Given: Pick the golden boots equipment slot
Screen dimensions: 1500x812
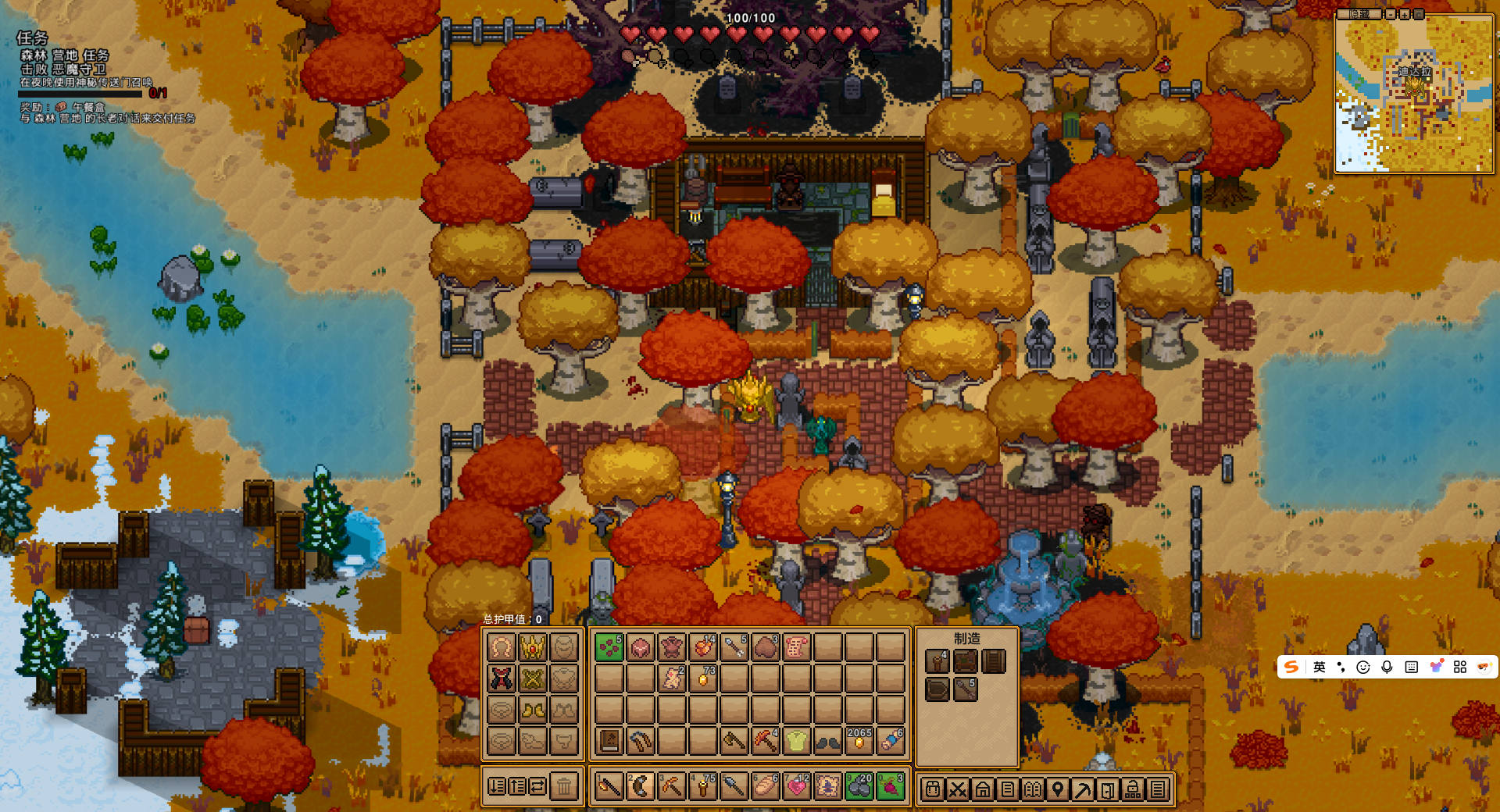Looking at the screenshot, I should coord(533,710).
